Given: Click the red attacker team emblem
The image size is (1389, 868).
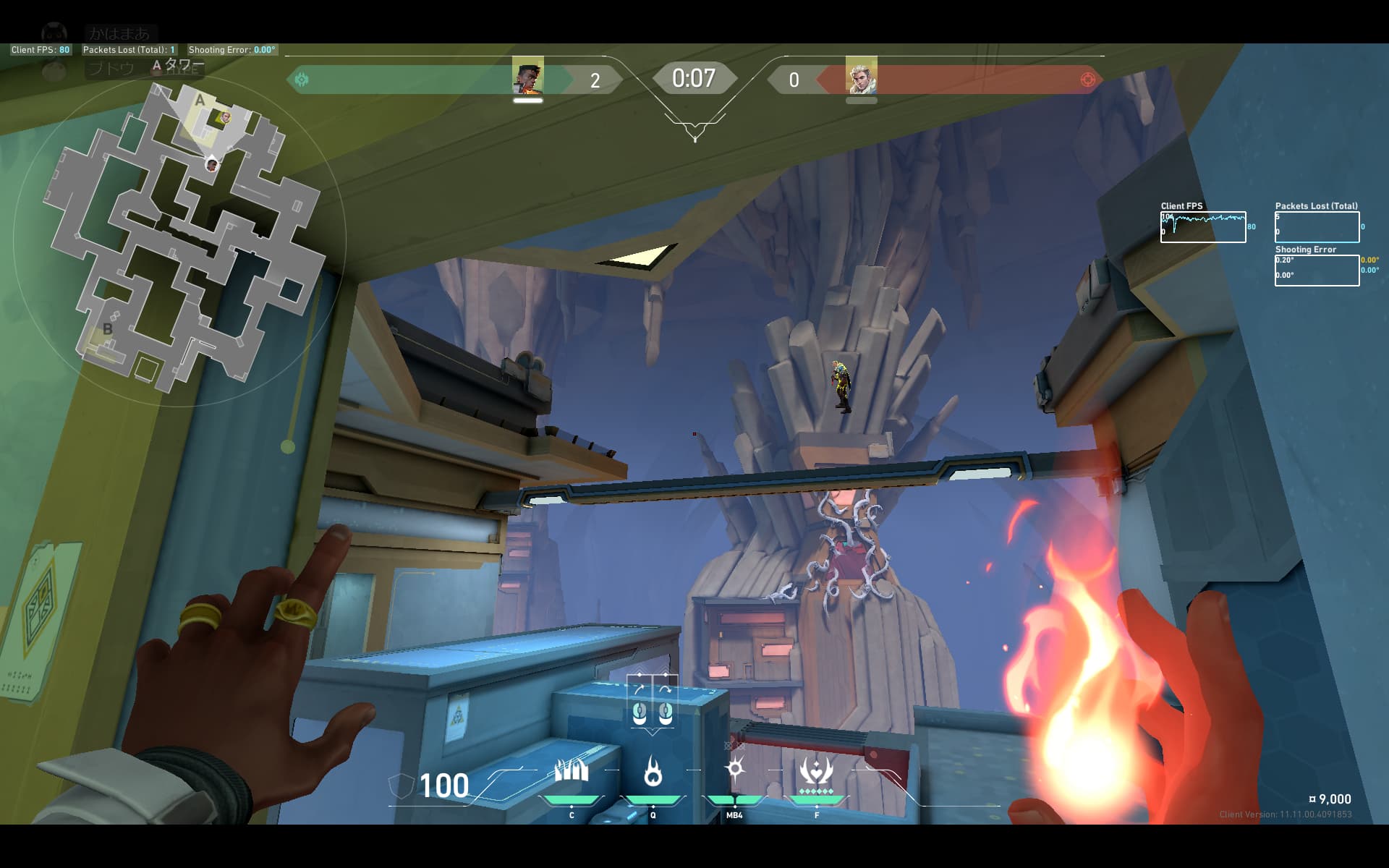Looking at the screenshot, I should point(1087,80).
